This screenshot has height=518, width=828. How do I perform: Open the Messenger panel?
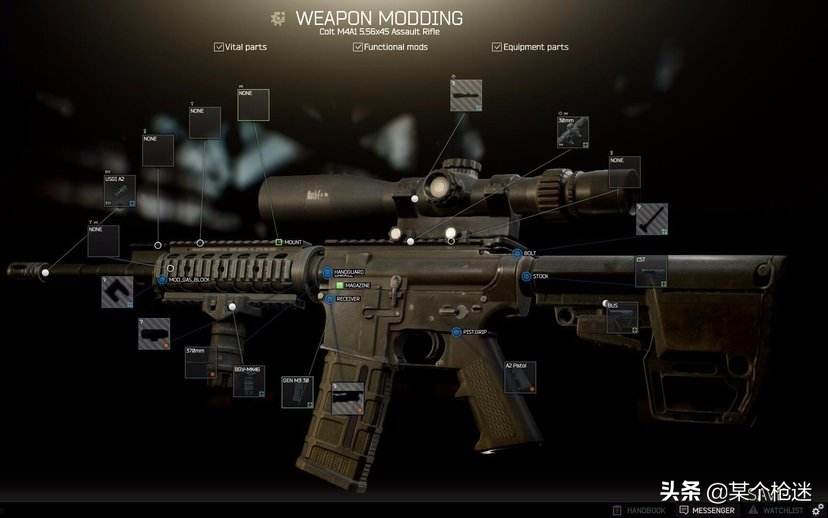pos(706,510)
